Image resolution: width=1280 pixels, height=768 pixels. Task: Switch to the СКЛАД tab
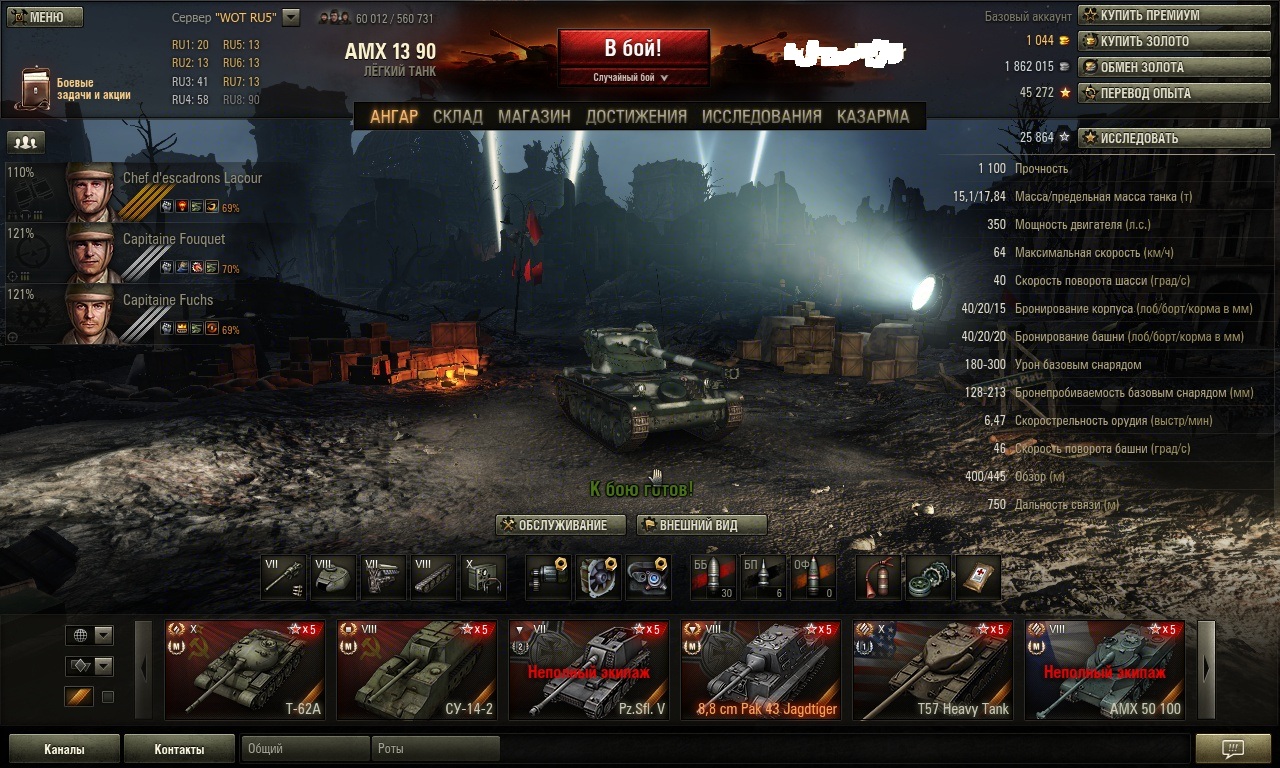[458, 116]
